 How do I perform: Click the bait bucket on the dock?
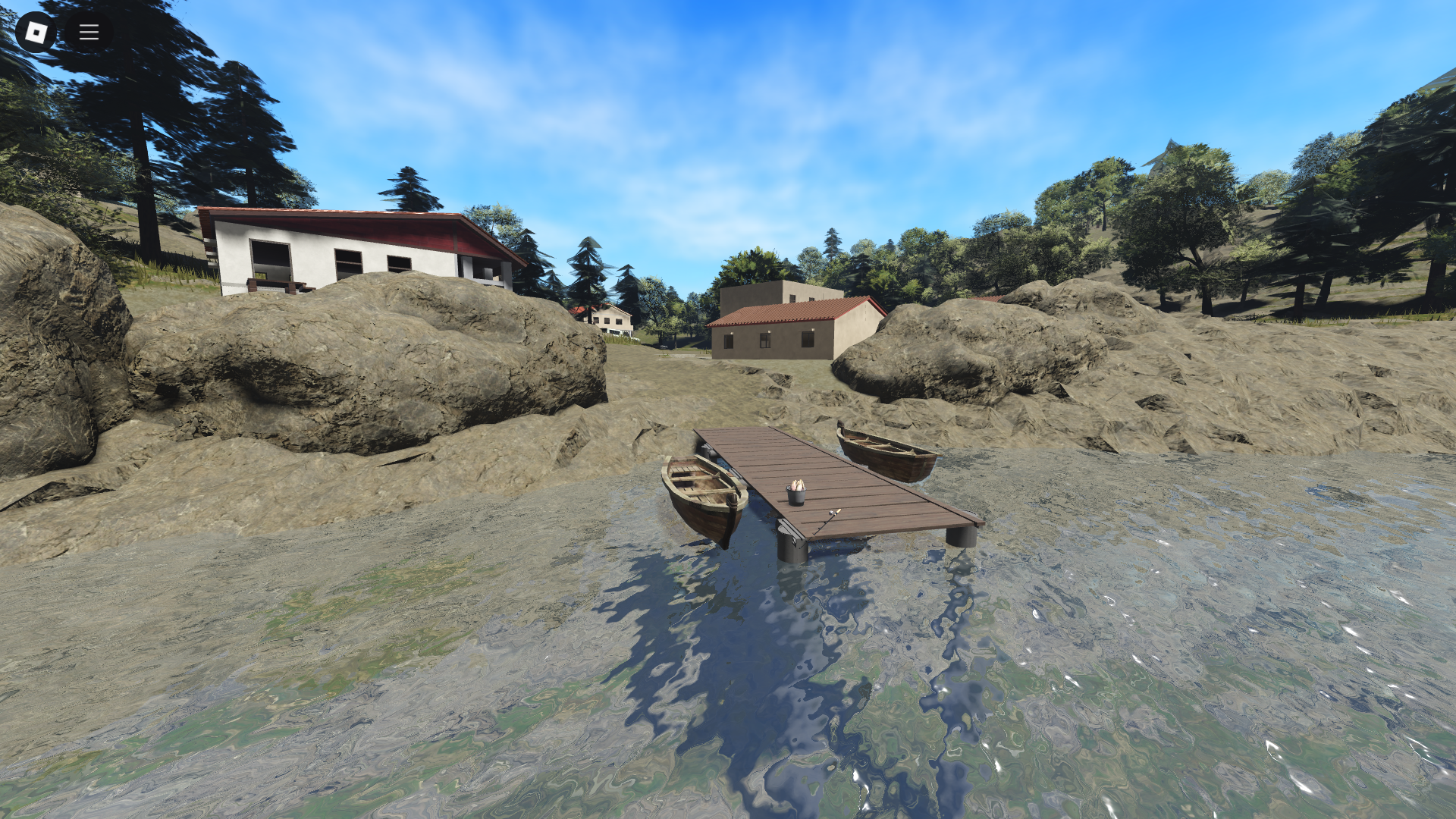tap(796, 494)
